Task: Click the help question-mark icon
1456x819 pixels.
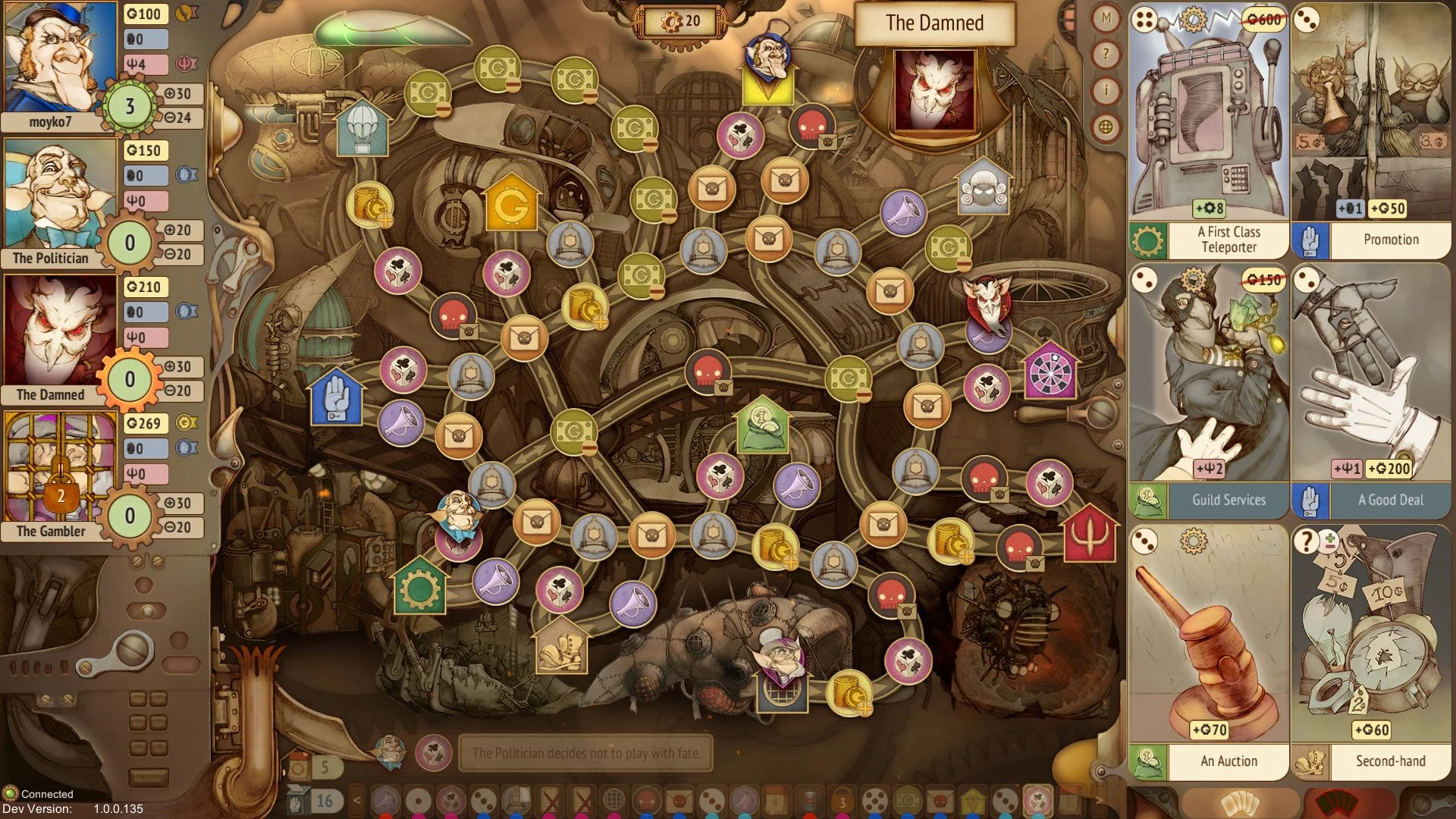Action: point(1105,54)
